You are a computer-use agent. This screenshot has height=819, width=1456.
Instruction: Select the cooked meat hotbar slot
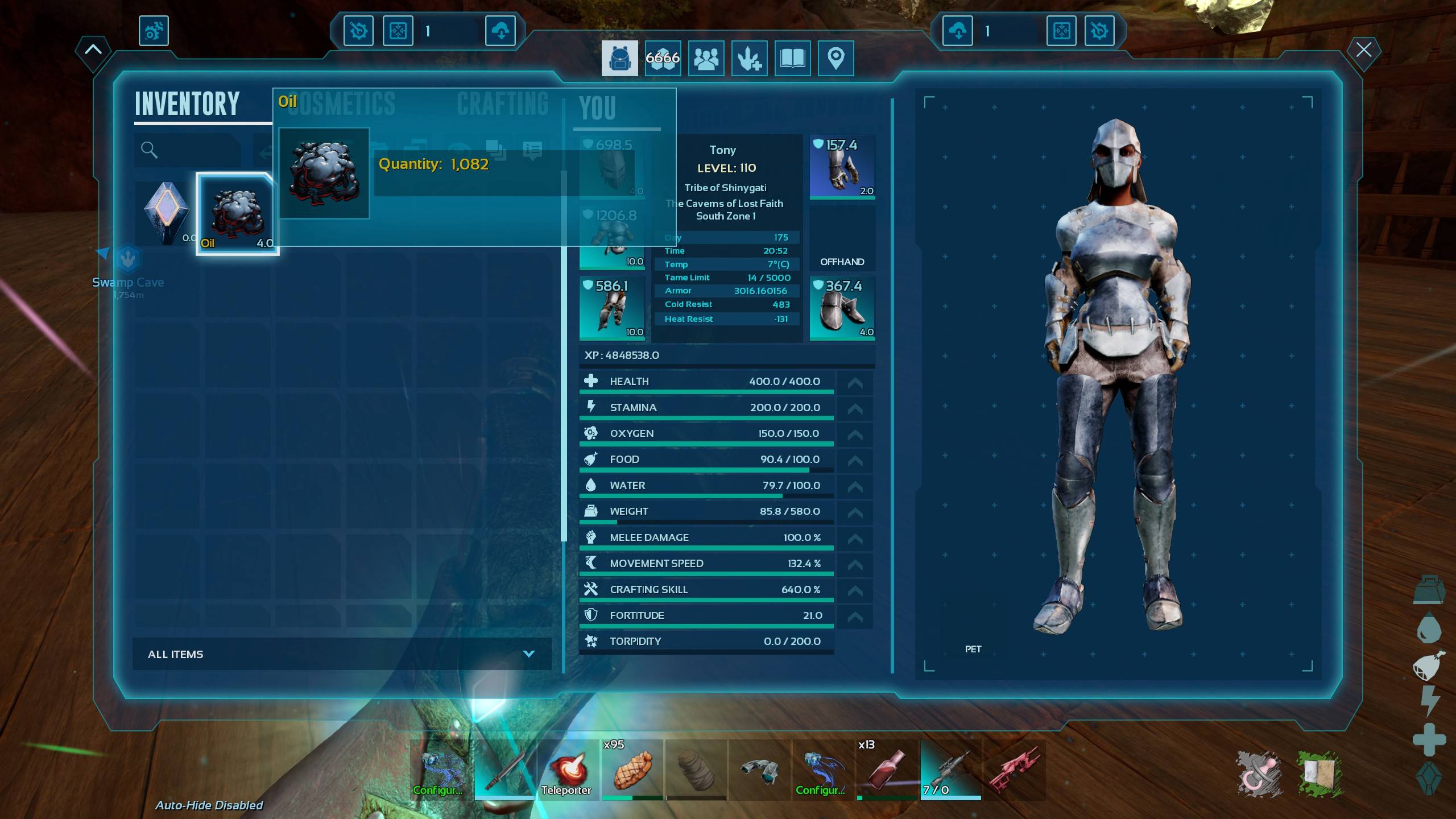(x=632, y=769)
